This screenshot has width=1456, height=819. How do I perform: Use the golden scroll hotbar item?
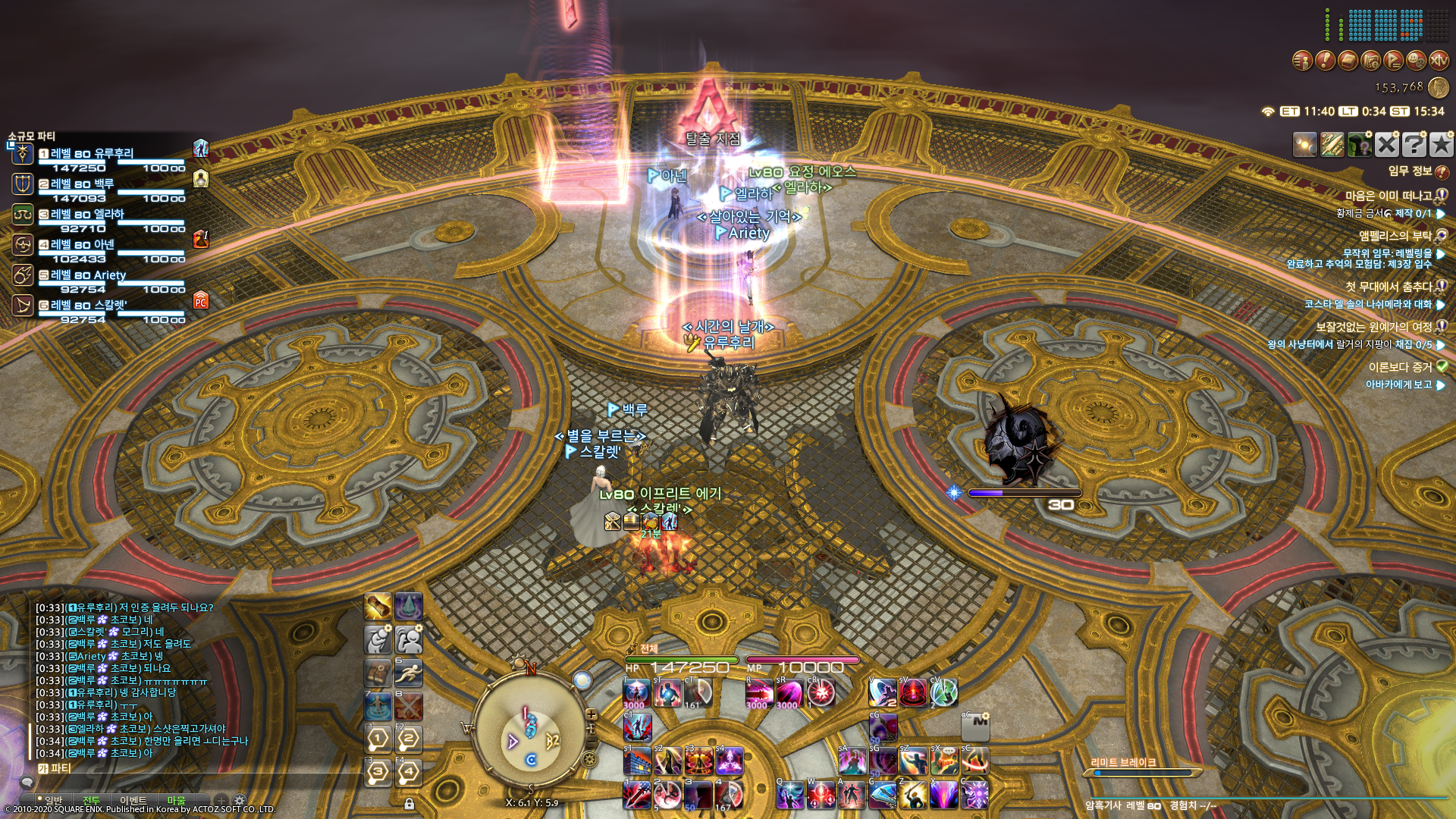[378, 607]
